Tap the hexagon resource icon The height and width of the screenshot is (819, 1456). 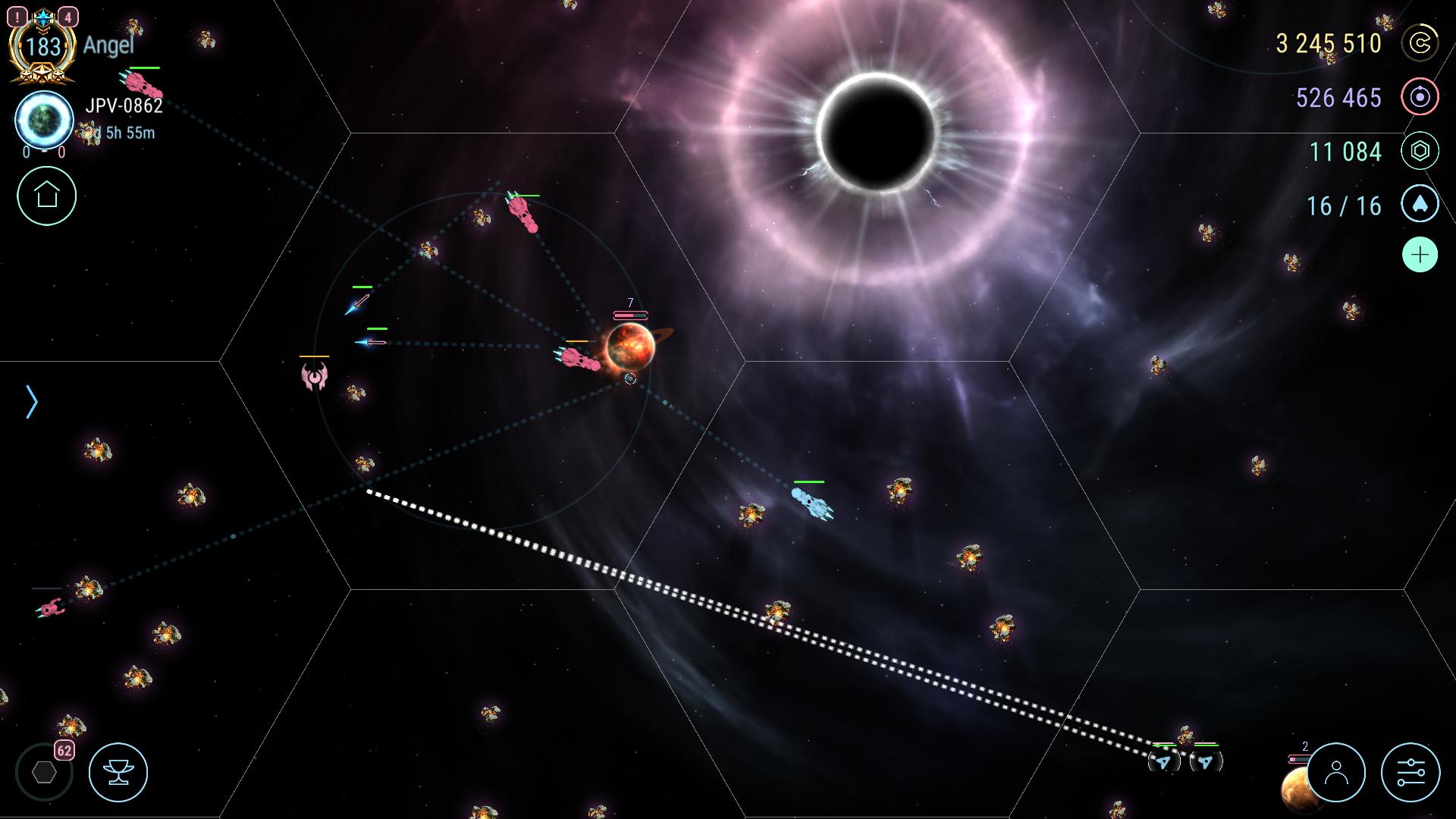(1420, 152)
